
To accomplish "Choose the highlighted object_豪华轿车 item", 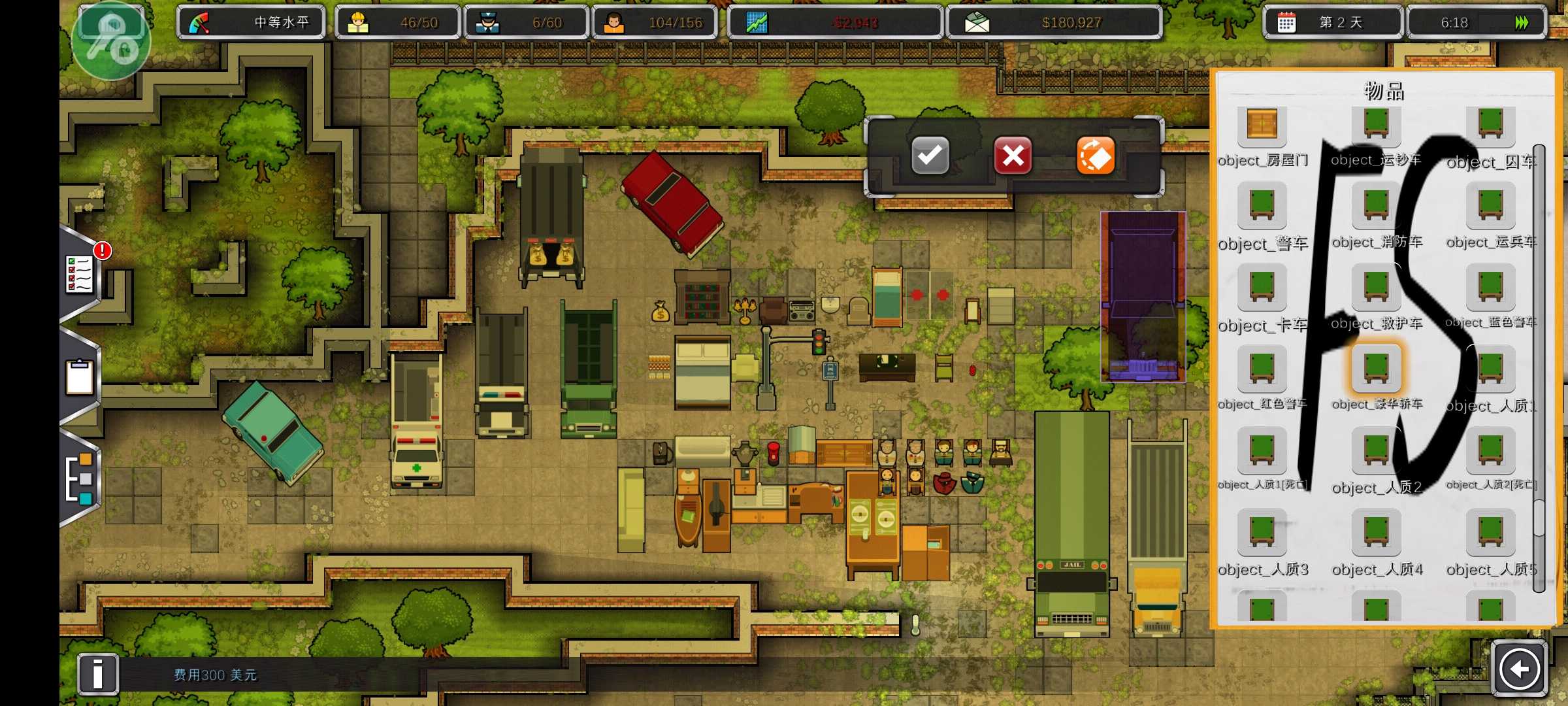I will click(x=1376, y=369).
